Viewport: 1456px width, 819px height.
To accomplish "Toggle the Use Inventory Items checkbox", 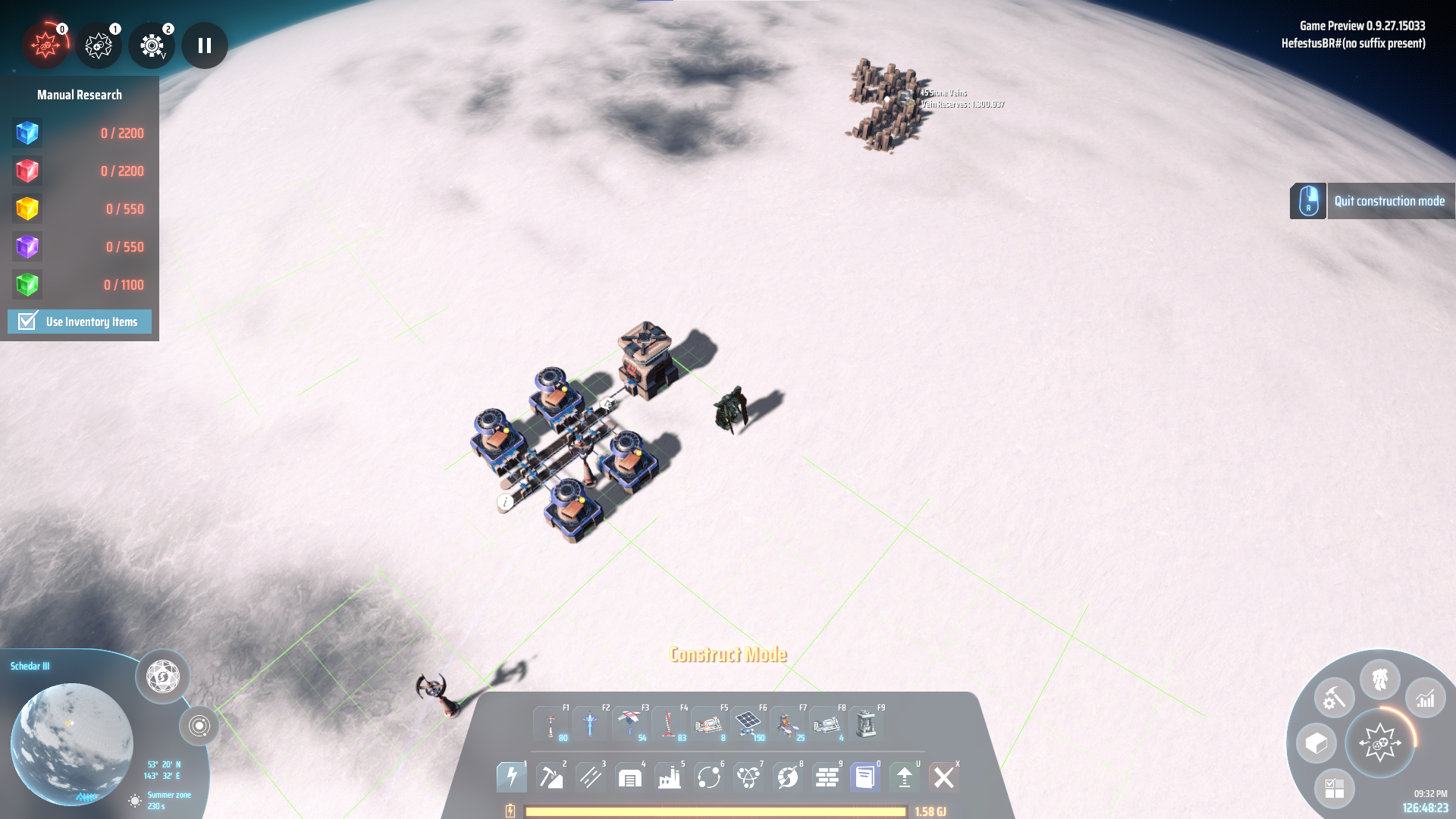I will click(x=28, y=322).
